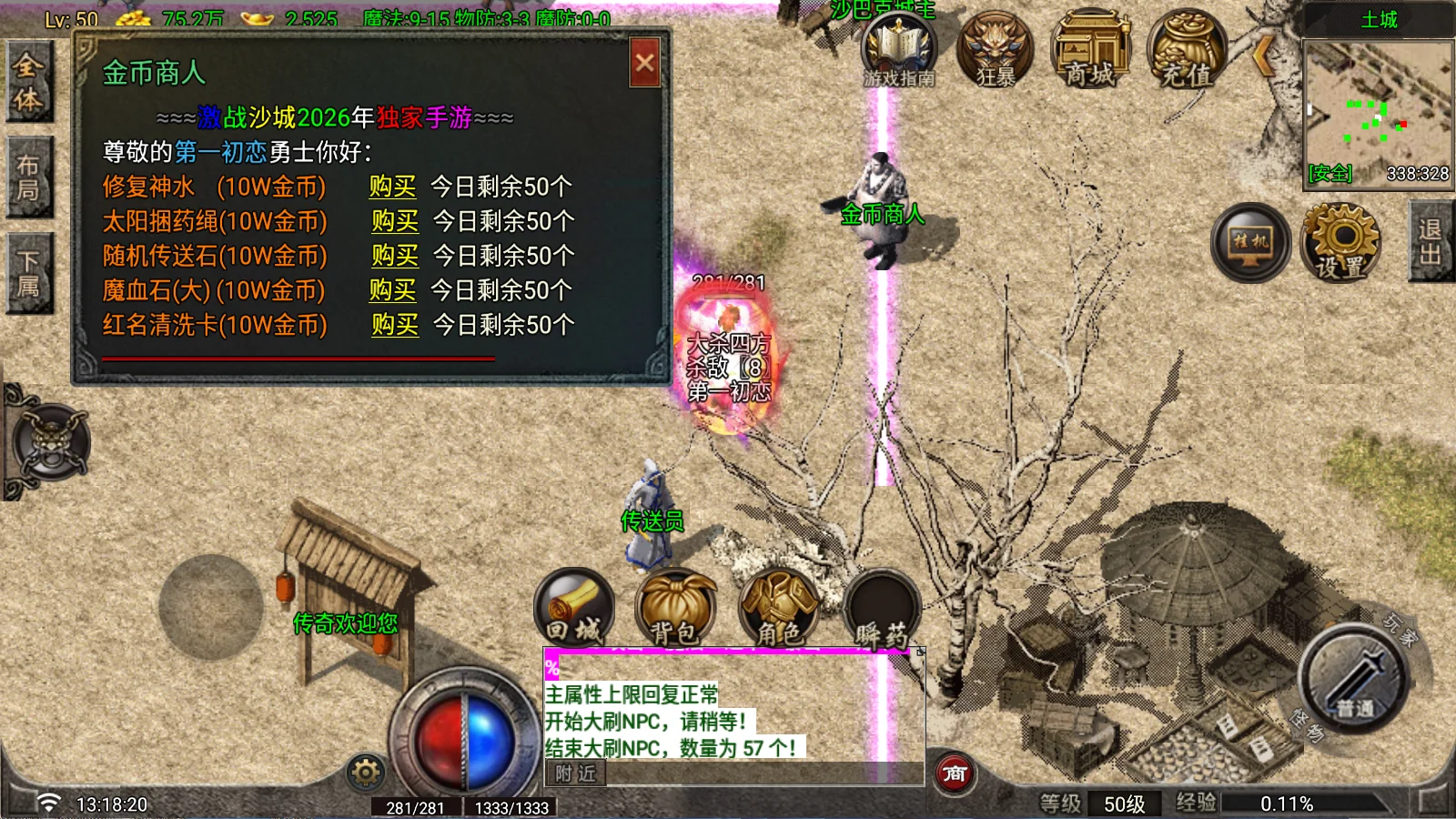This screenshot has height=819, width=1456.
Task: Purchase 魔血石(大) from the merchant
Action: click(392, 290)
